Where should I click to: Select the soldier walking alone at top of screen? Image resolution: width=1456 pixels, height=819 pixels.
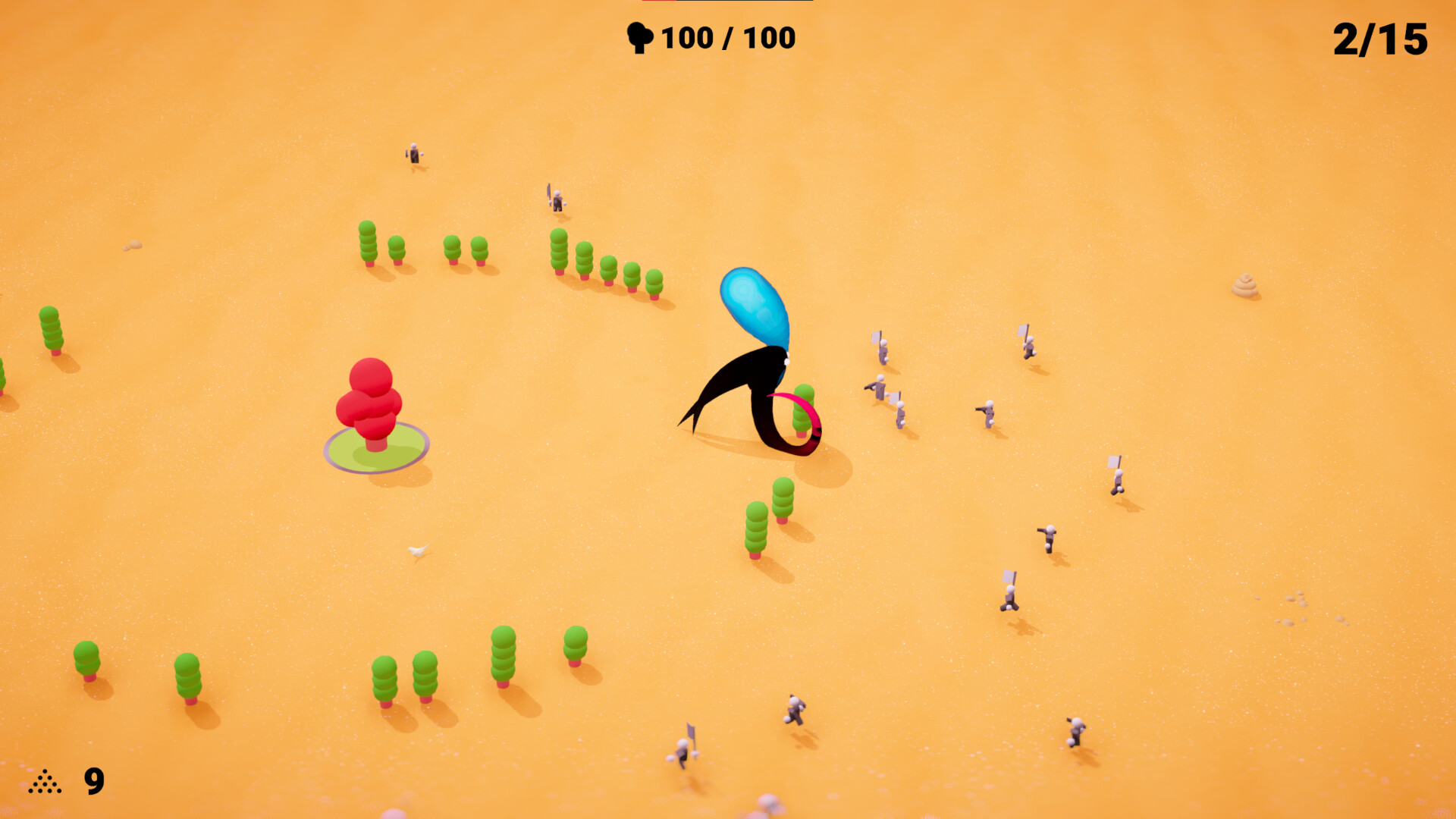(x=413, y=154)
